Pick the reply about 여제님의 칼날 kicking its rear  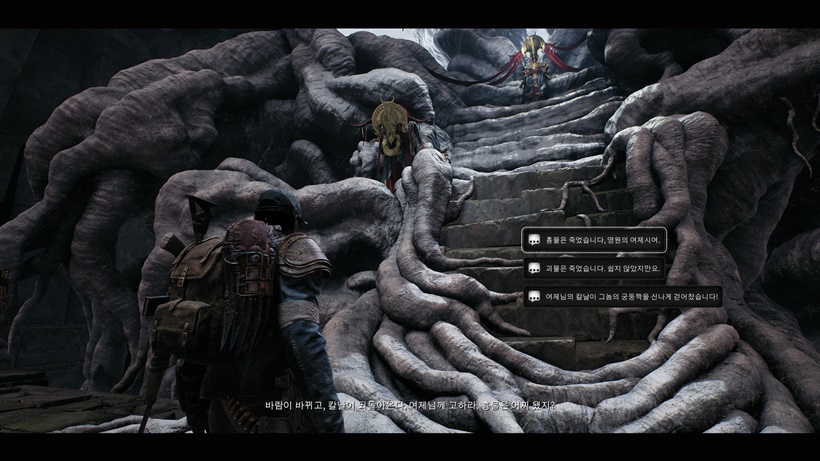point(621,296)
